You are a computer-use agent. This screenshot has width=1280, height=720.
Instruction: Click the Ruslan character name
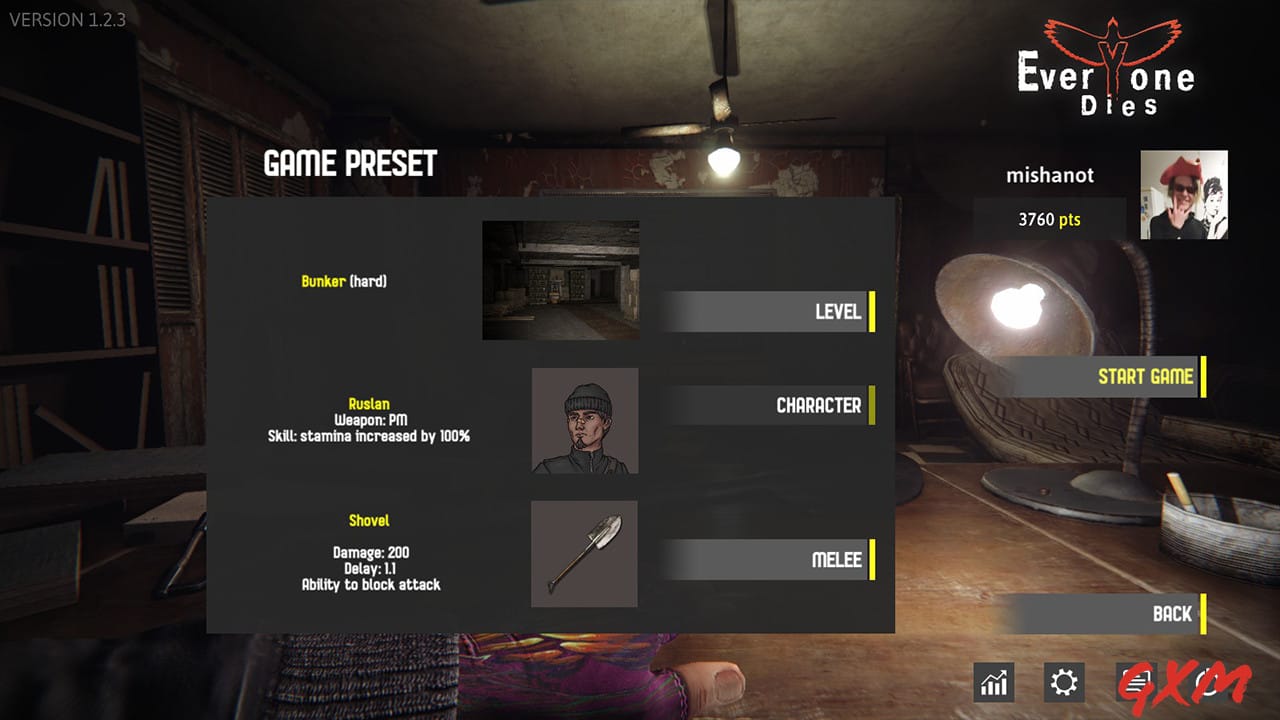[370, 404]
